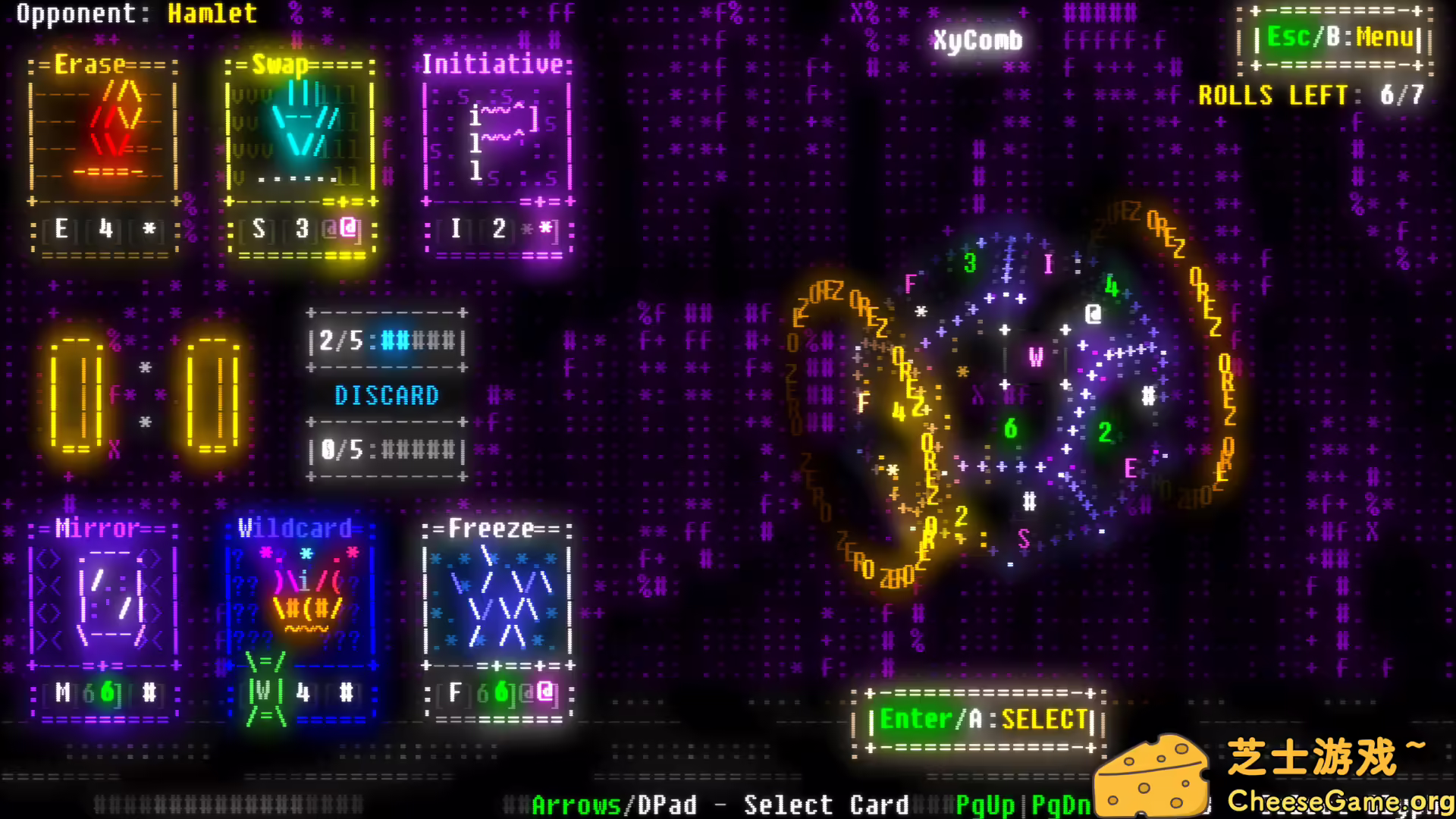Click the DISCARD button

[387, 394]
